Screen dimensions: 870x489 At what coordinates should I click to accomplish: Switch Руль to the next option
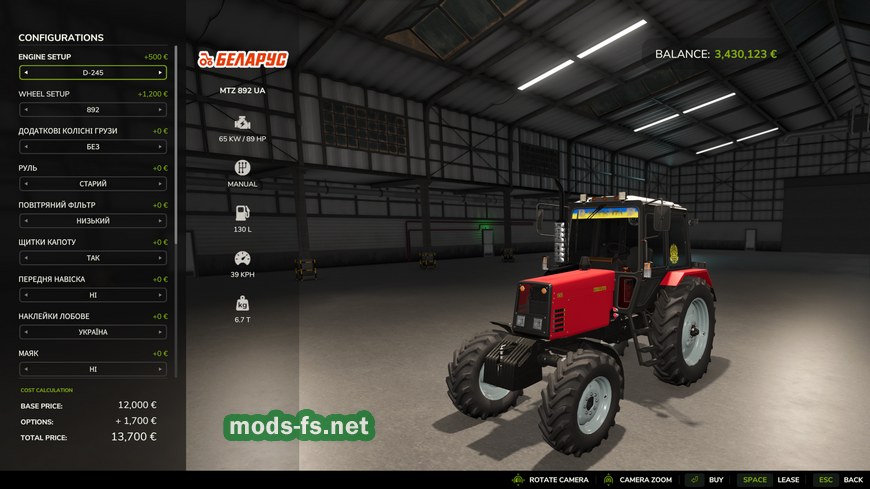pyautogui.click(x=160, y=184)
